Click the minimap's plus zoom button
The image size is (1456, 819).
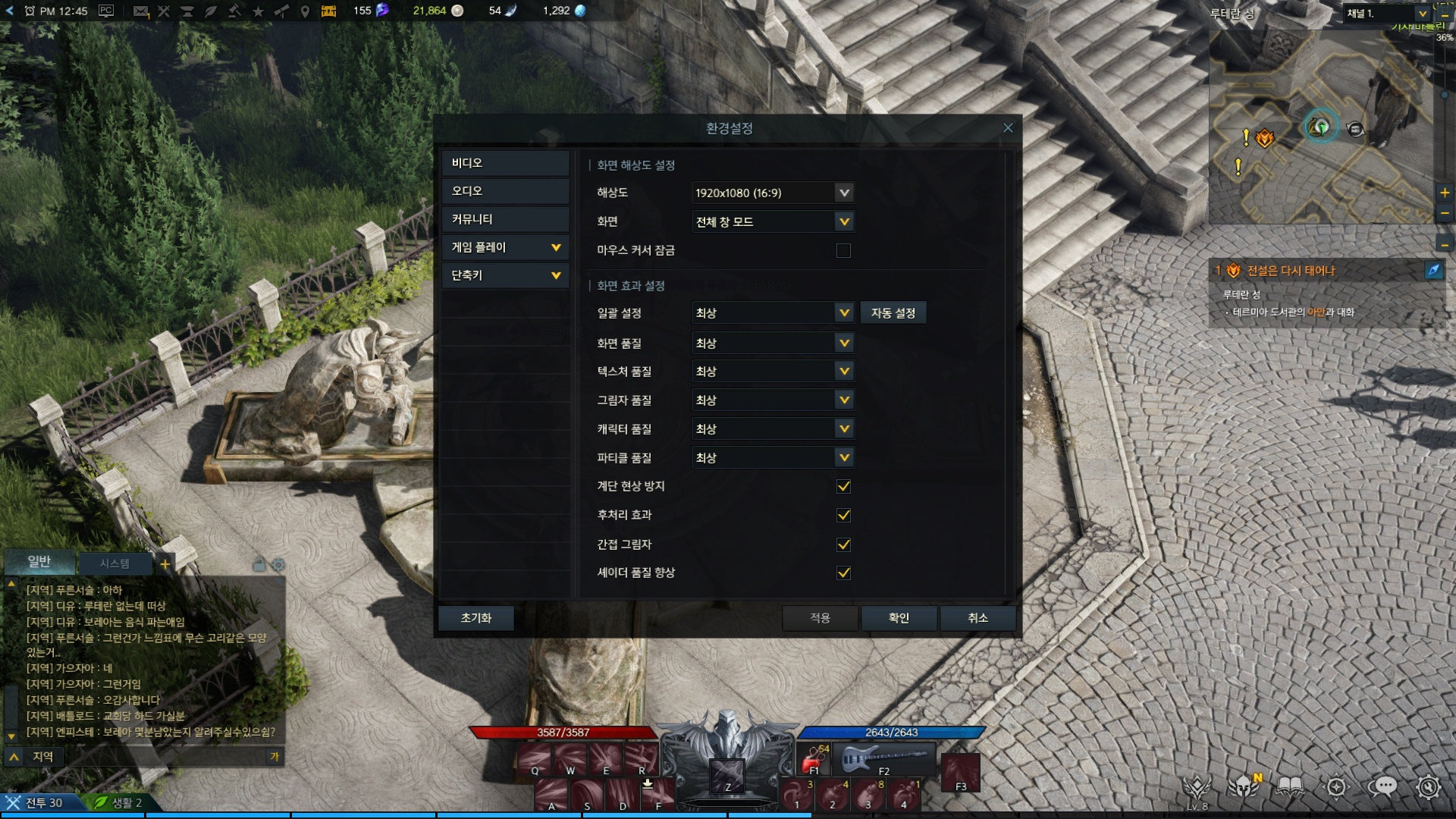[1445, 193]
